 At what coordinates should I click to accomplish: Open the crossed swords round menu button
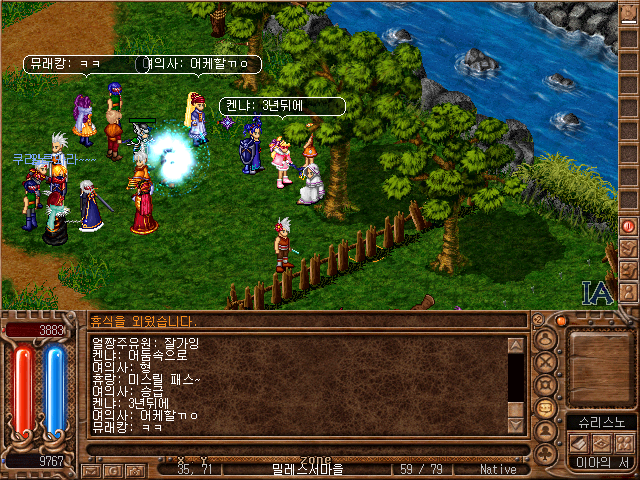547,360
